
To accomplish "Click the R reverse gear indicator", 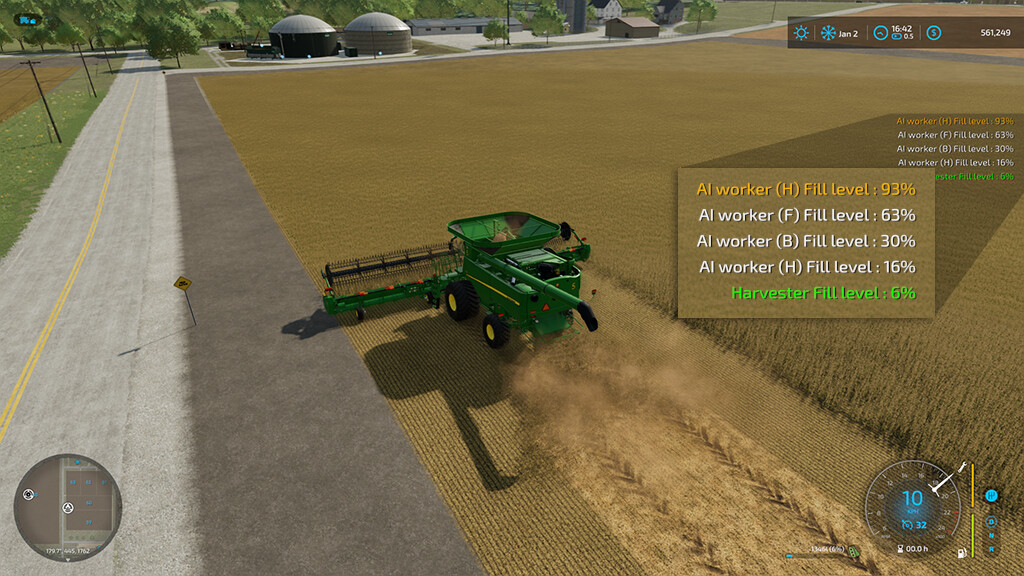I will coord(991,547).
